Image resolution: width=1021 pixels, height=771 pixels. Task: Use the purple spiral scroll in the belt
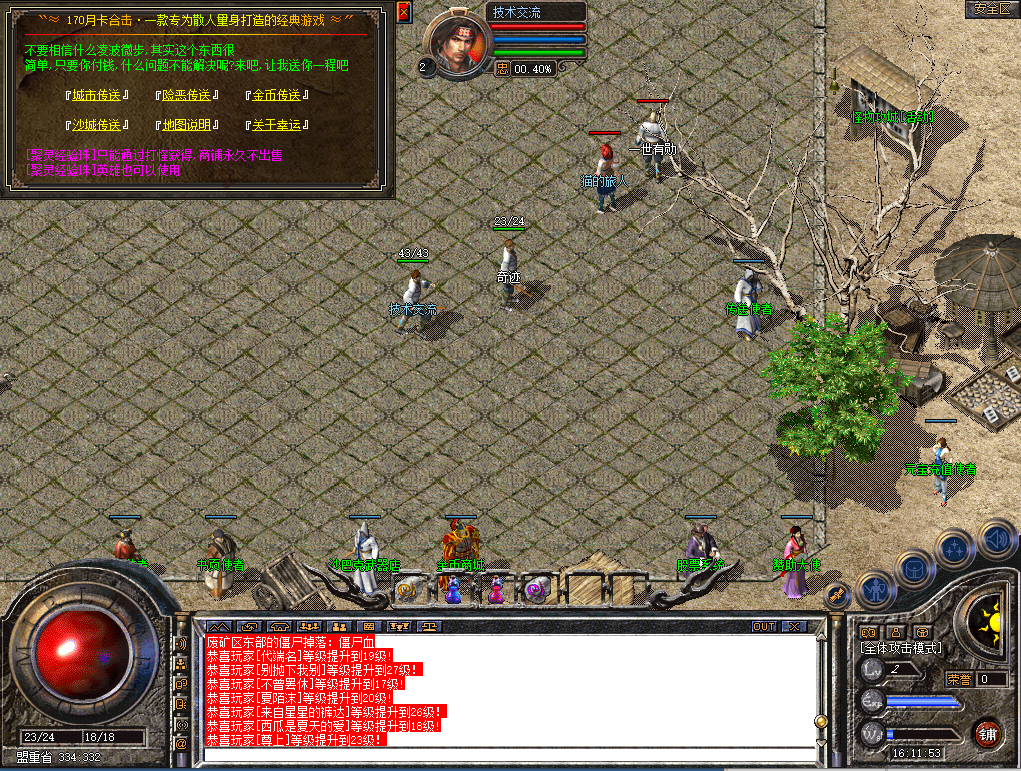(x=537, y=590)
